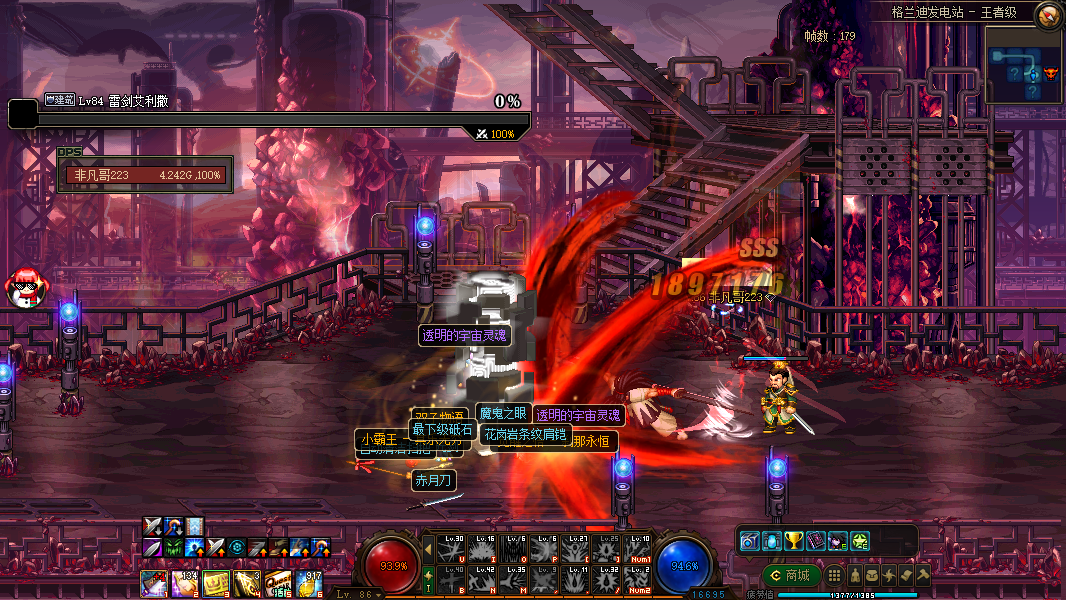
Task: Activate the Lv.30 skill on U key
Action: 450,549
